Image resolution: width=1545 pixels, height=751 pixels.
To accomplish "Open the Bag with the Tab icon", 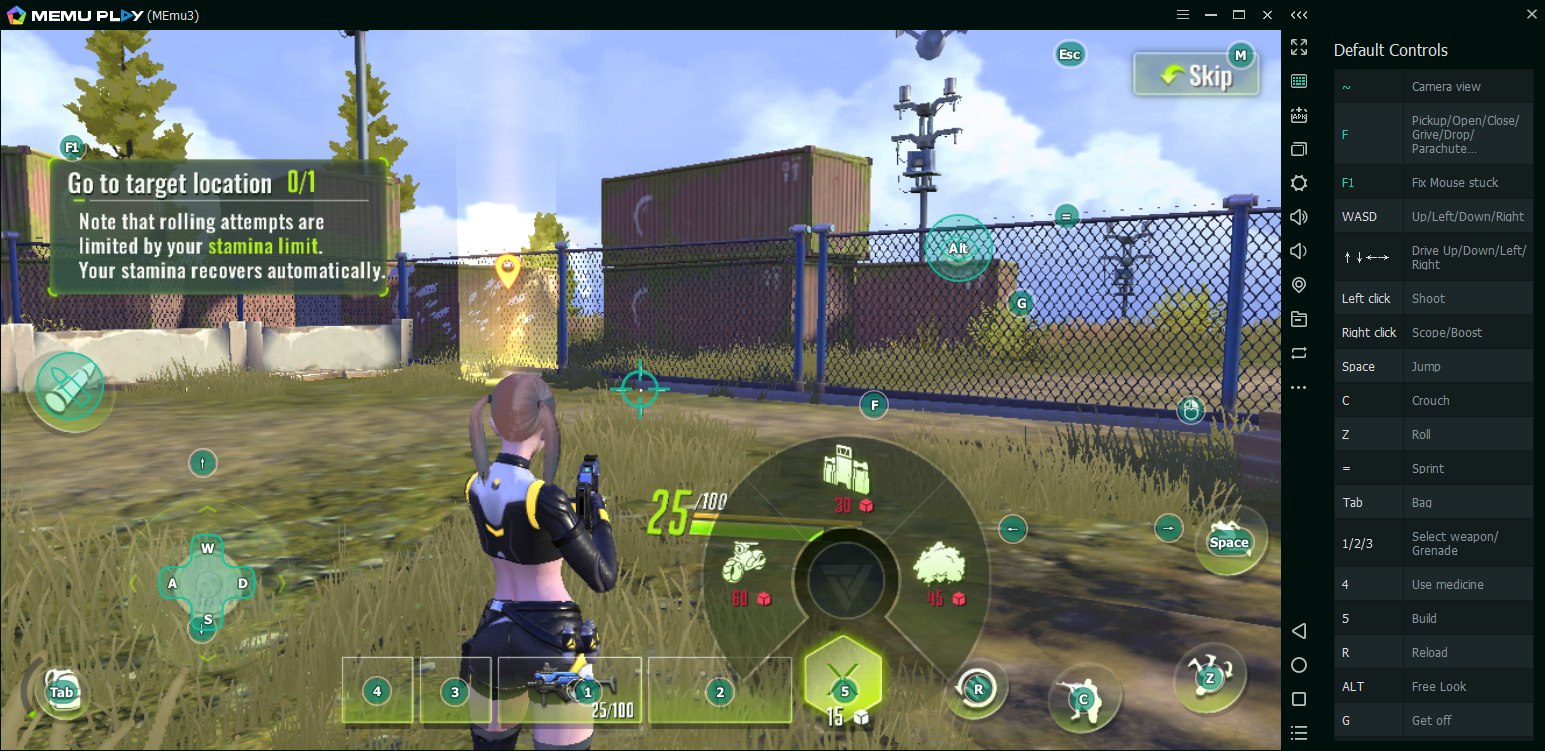I will point(62,691).
